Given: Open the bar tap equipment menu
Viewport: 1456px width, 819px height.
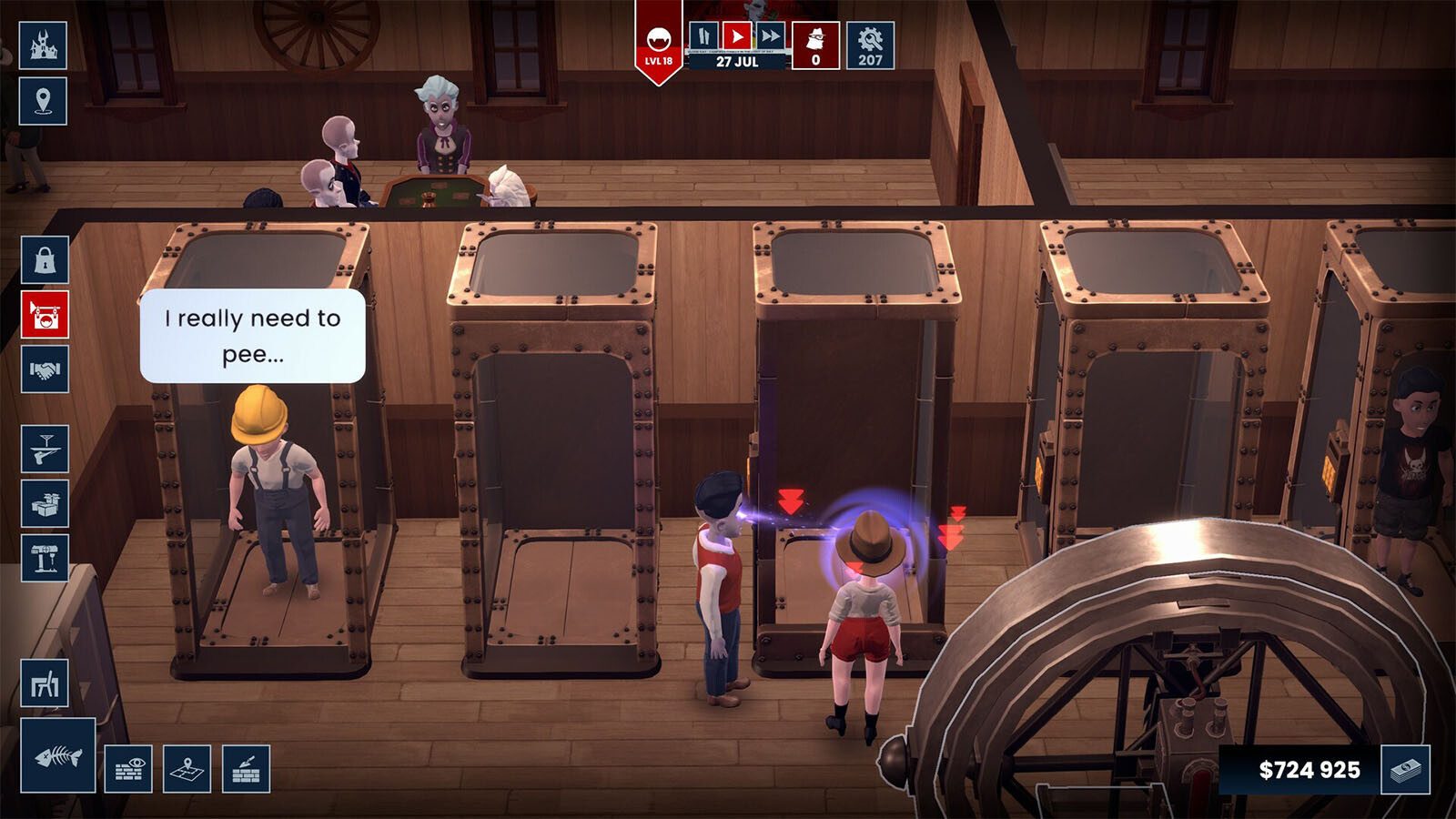Looking at the screenshot, I should [45, 557].
